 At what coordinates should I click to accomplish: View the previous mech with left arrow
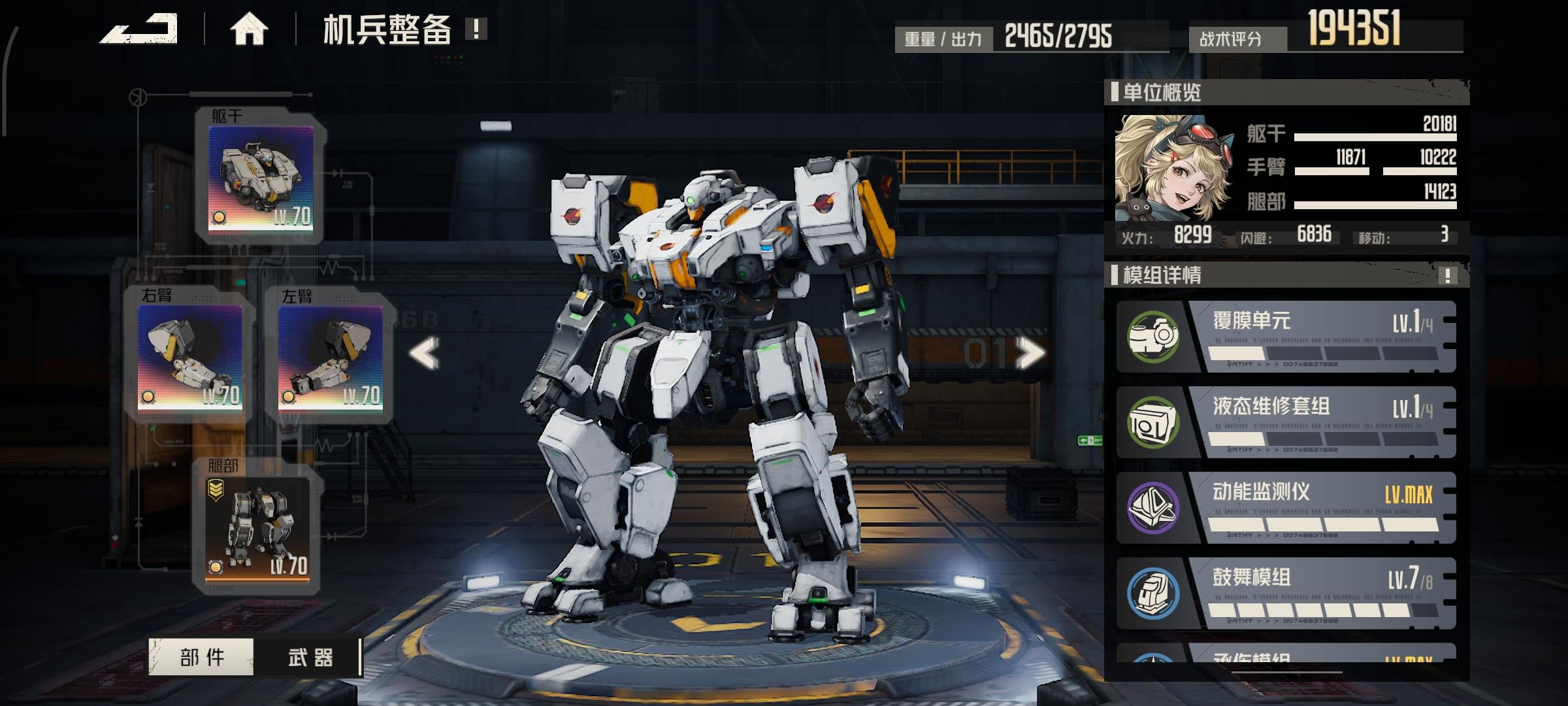coord(424,354)
